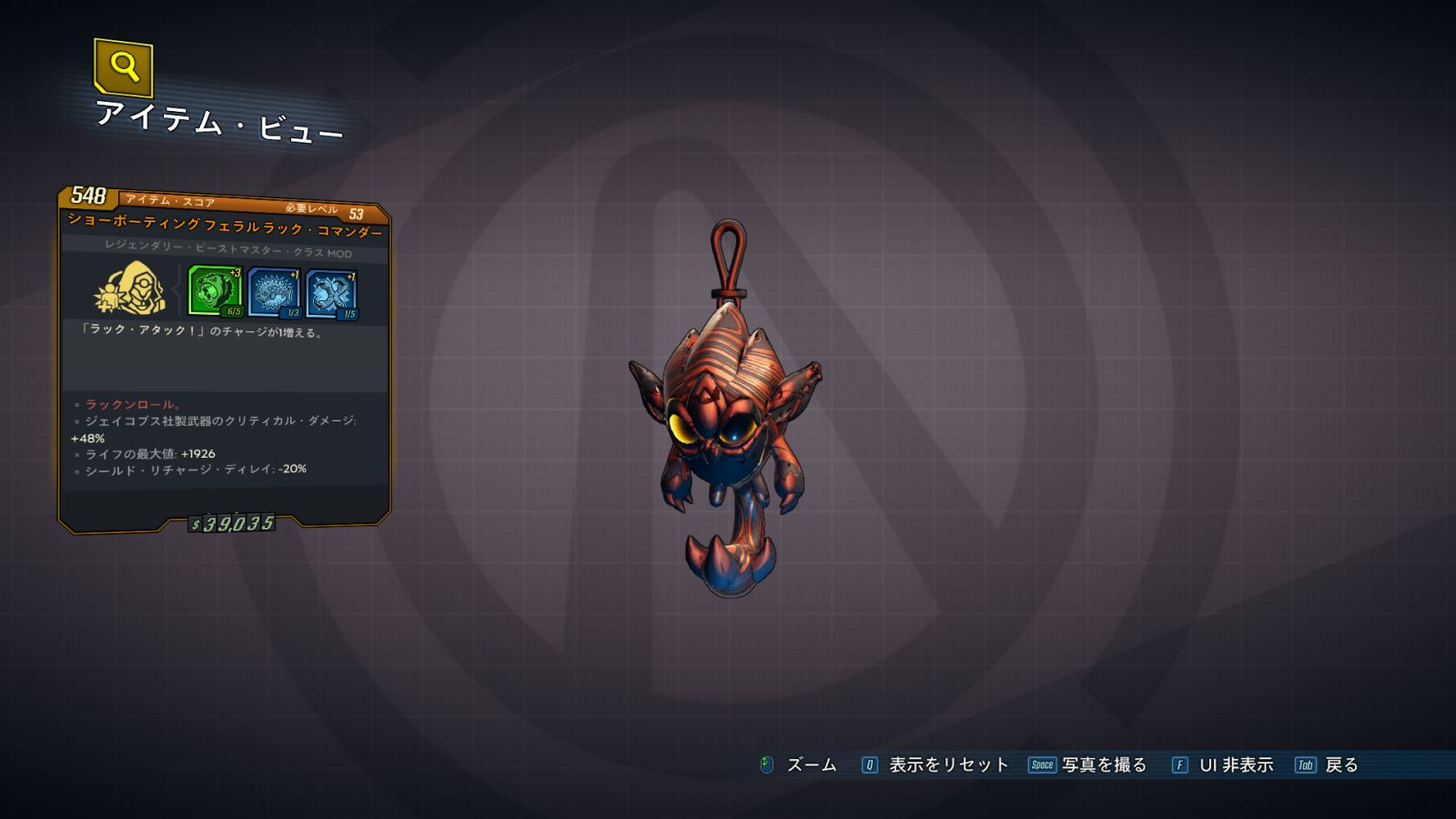Select the blue skill icon marked 1/3

(x=274, y=293)
